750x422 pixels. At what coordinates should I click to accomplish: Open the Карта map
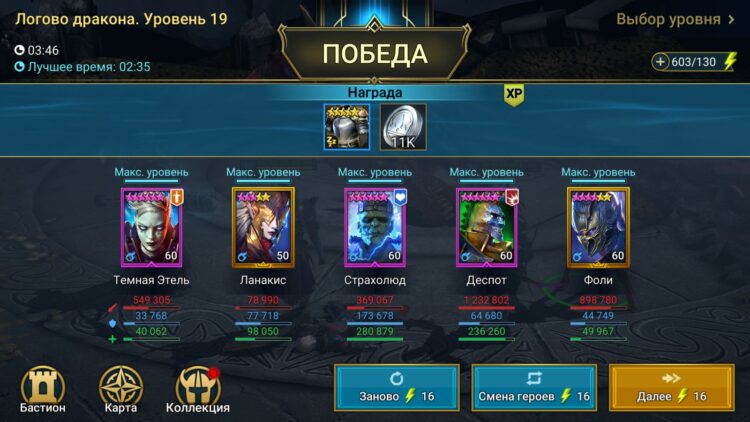click(x=121, y=389)
